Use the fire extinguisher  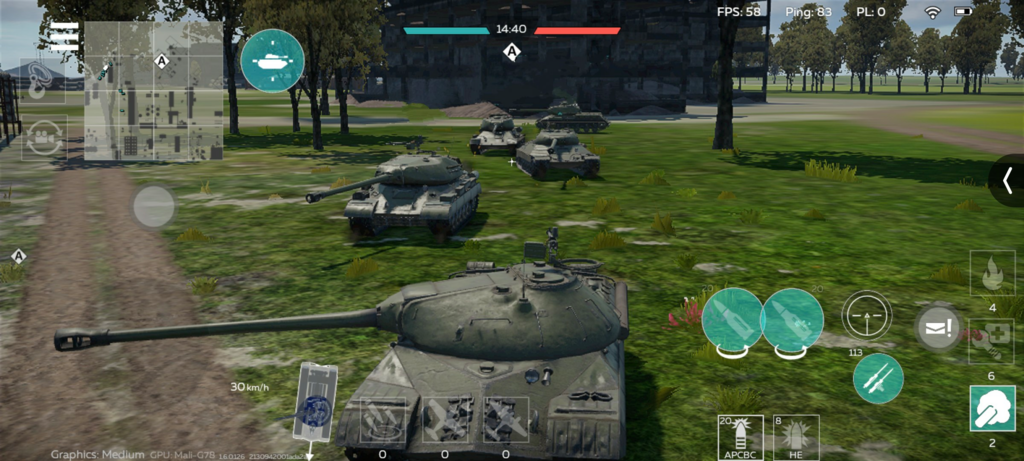tap(992, 274)
